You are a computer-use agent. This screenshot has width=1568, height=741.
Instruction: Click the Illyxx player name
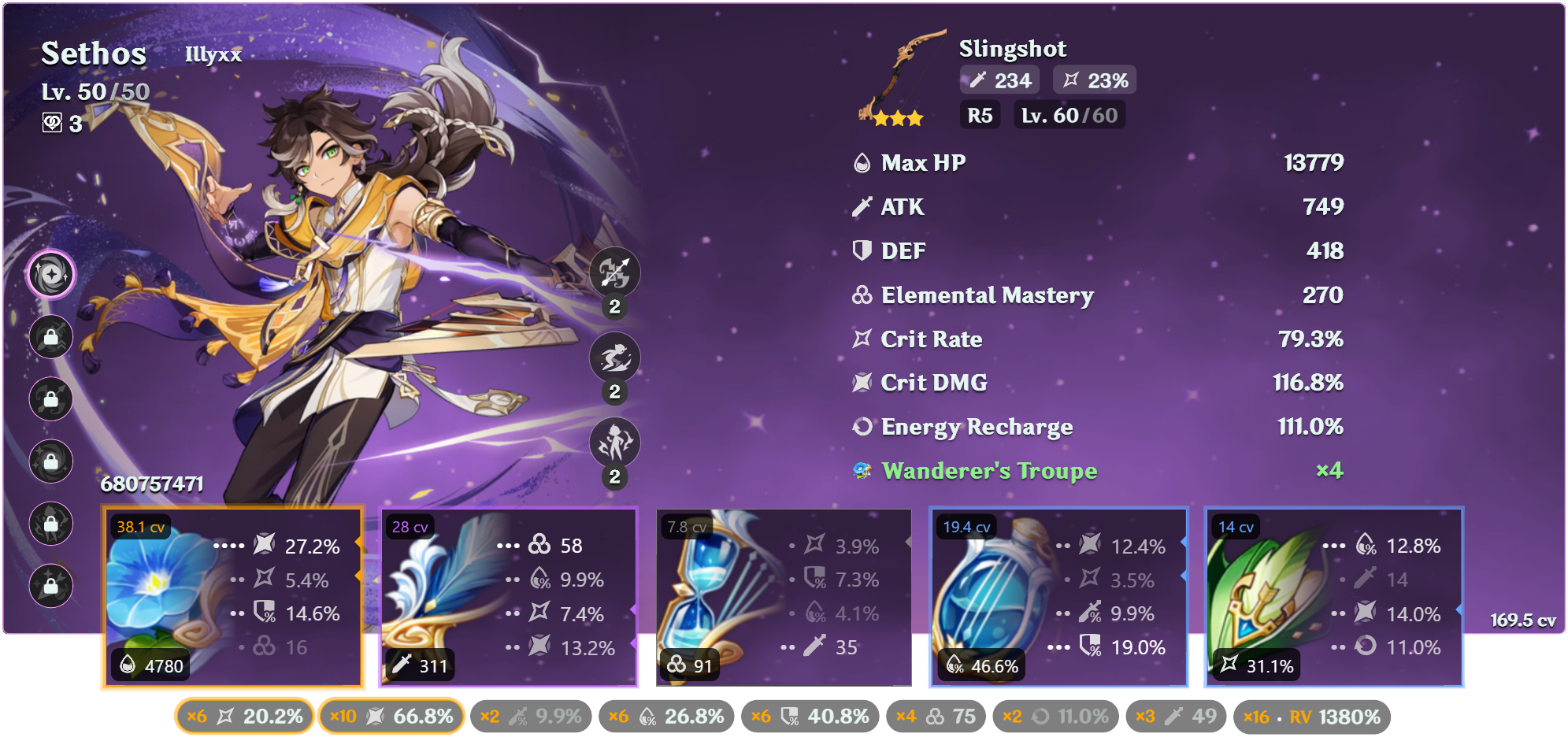pyautogui.click(x=213, y=56)
